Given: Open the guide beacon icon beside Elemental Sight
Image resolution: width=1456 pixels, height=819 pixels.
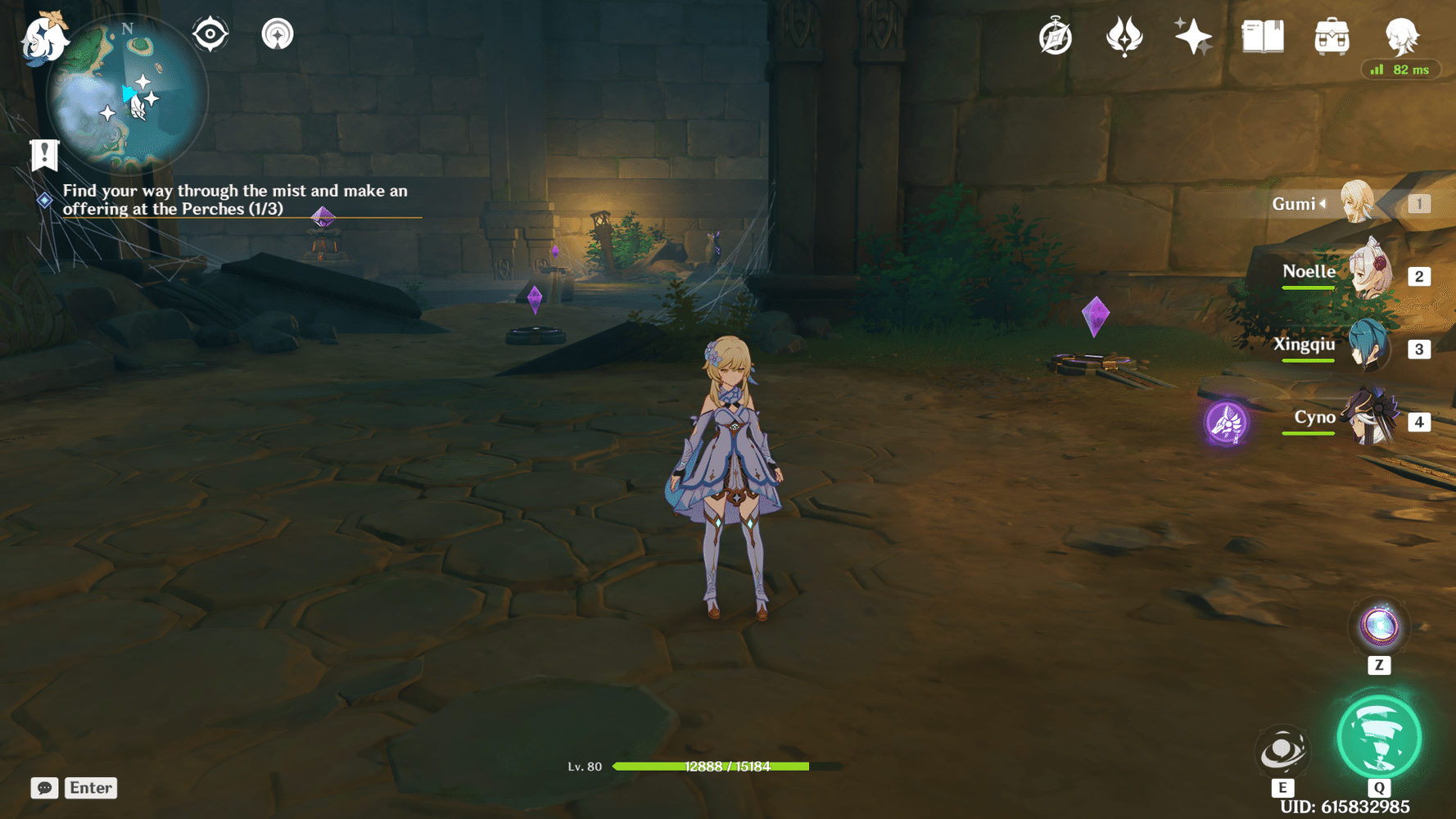Looking at the screenshot, I should (x=277, y=34).
